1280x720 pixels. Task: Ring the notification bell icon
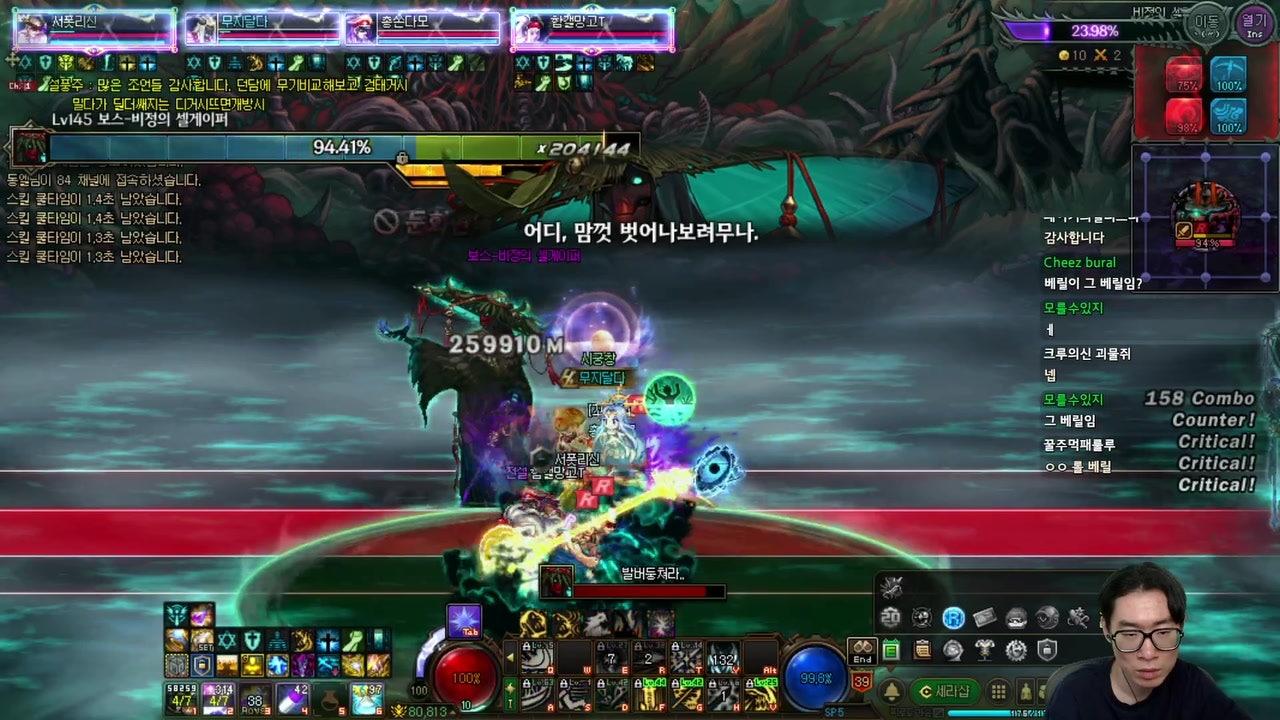pos(892,690)
